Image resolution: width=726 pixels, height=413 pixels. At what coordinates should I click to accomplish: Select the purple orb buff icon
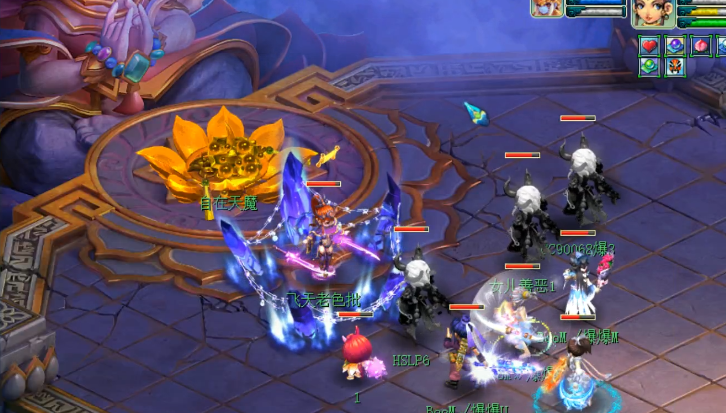675,46
